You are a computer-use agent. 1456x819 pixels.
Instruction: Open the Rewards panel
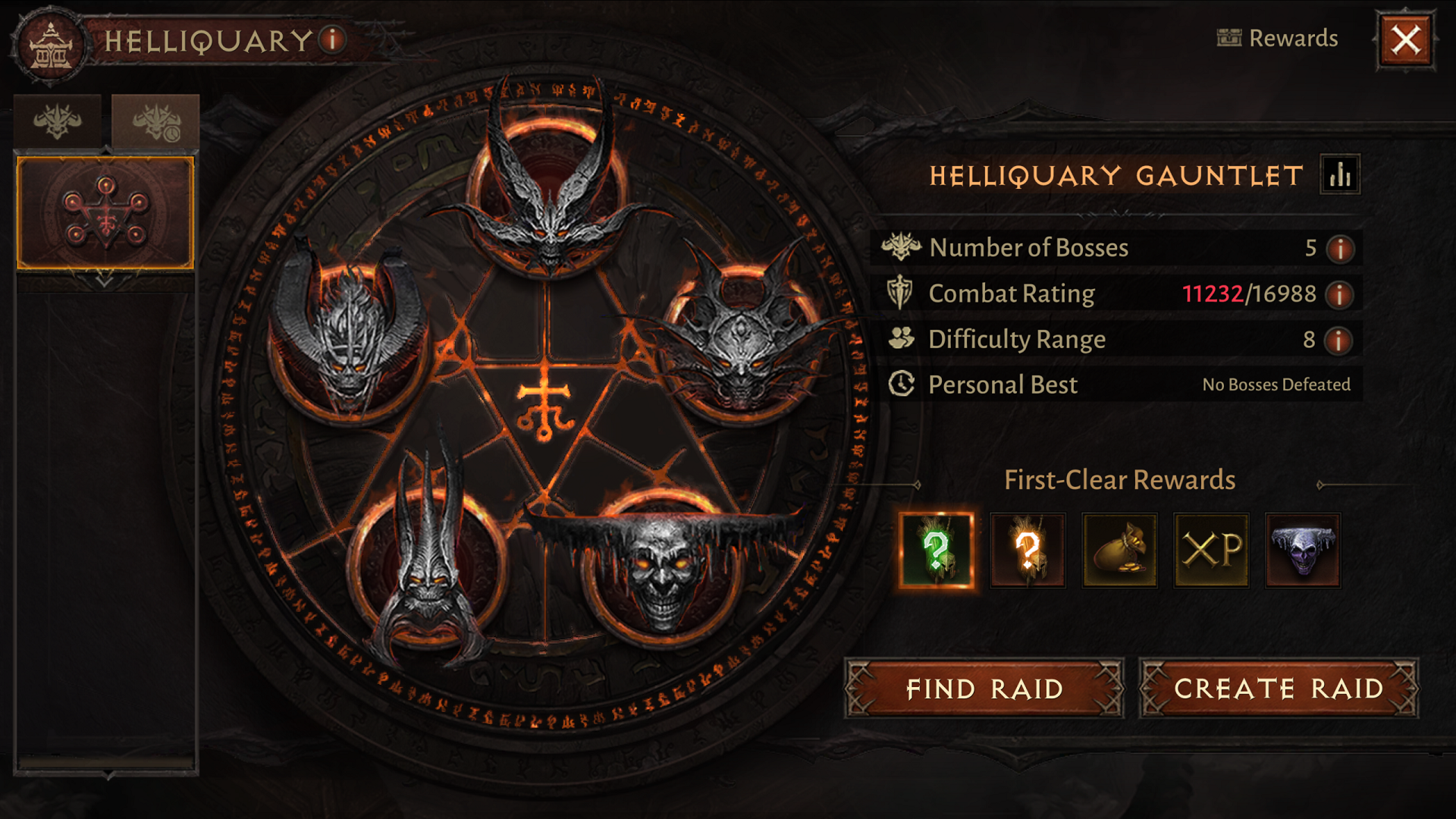point(1278,38)
